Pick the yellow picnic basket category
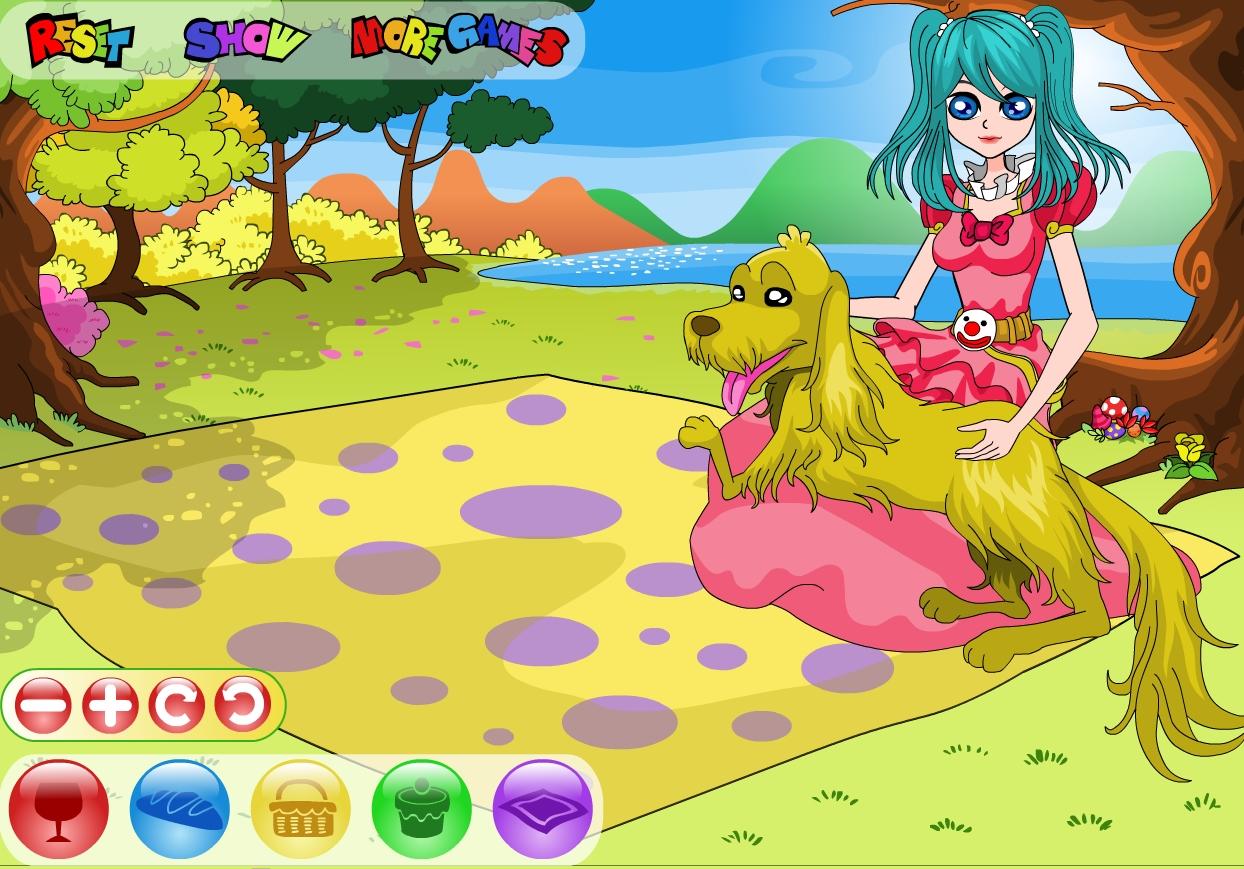1244x869 pixels. 301,808
